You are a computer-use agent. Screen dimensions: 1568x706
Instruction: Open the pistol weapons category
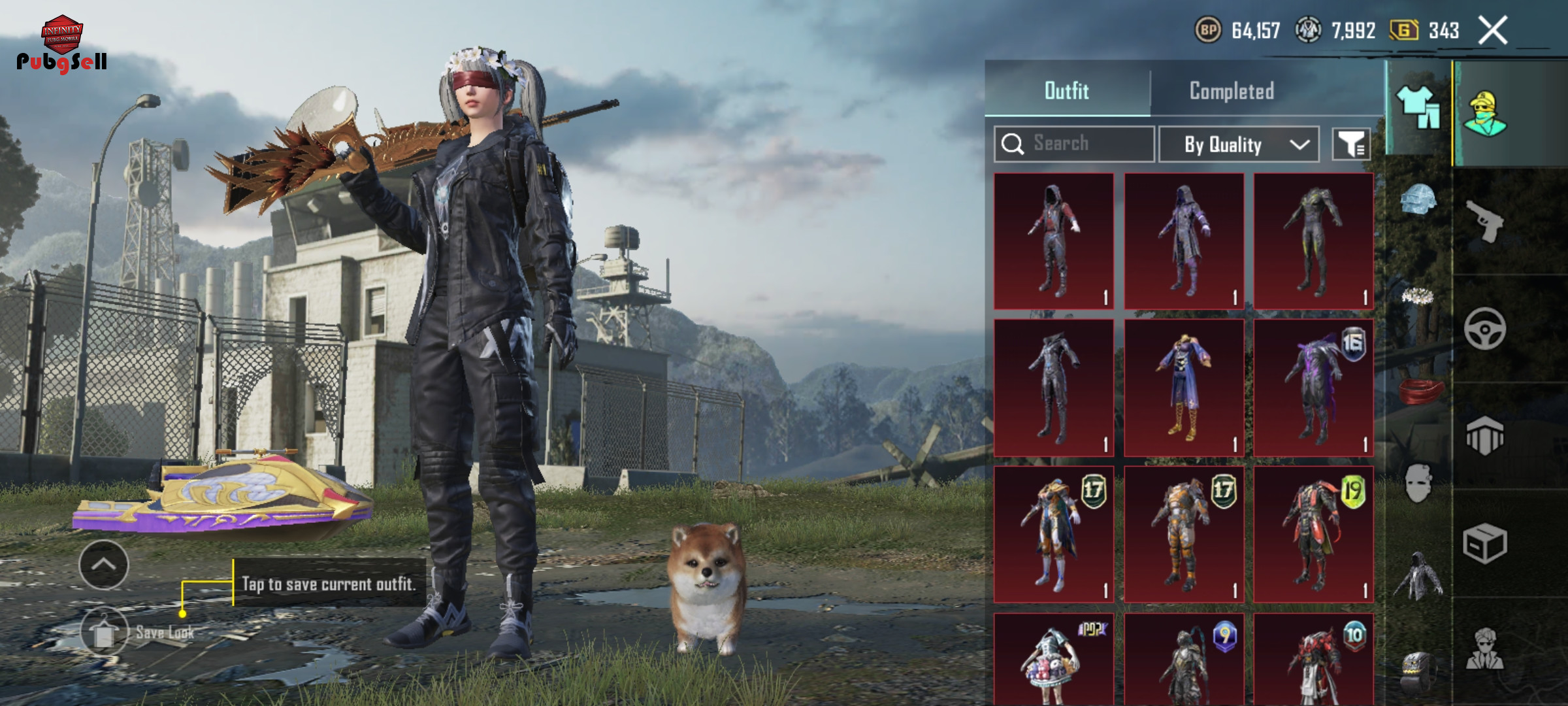pyautogui.click(x=1484, y=221)
